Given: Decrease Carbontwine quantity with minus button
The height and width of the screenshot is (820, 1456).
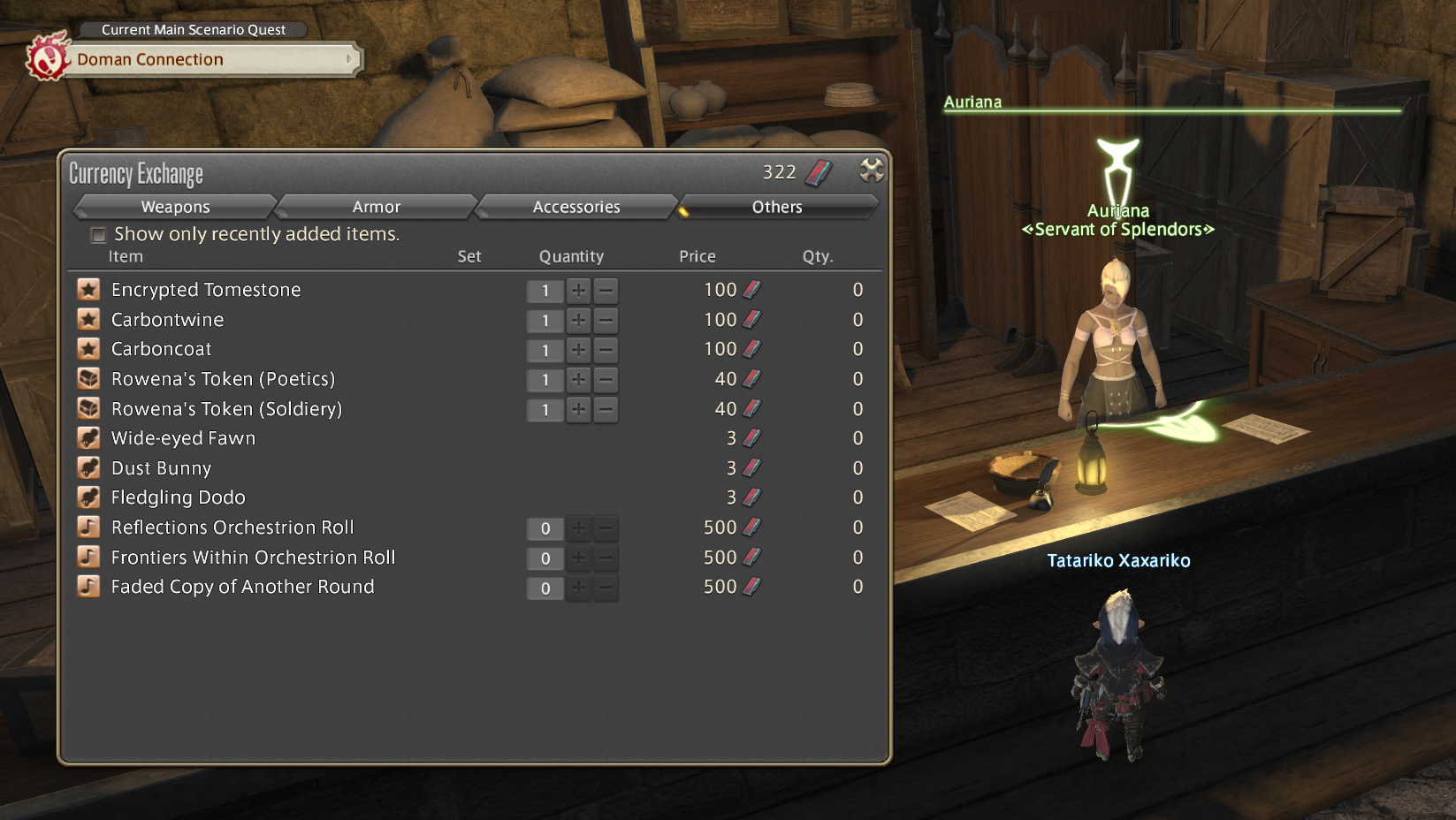Looking at the screenshot, I should point(606,321).
